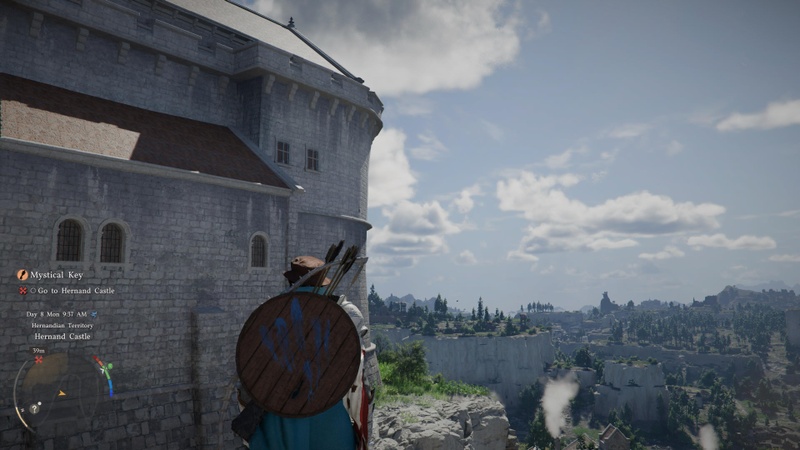Click the red quest marker on the minimap
The height and width of the screenshot is (450, 800).
click(x=39, y=360)
